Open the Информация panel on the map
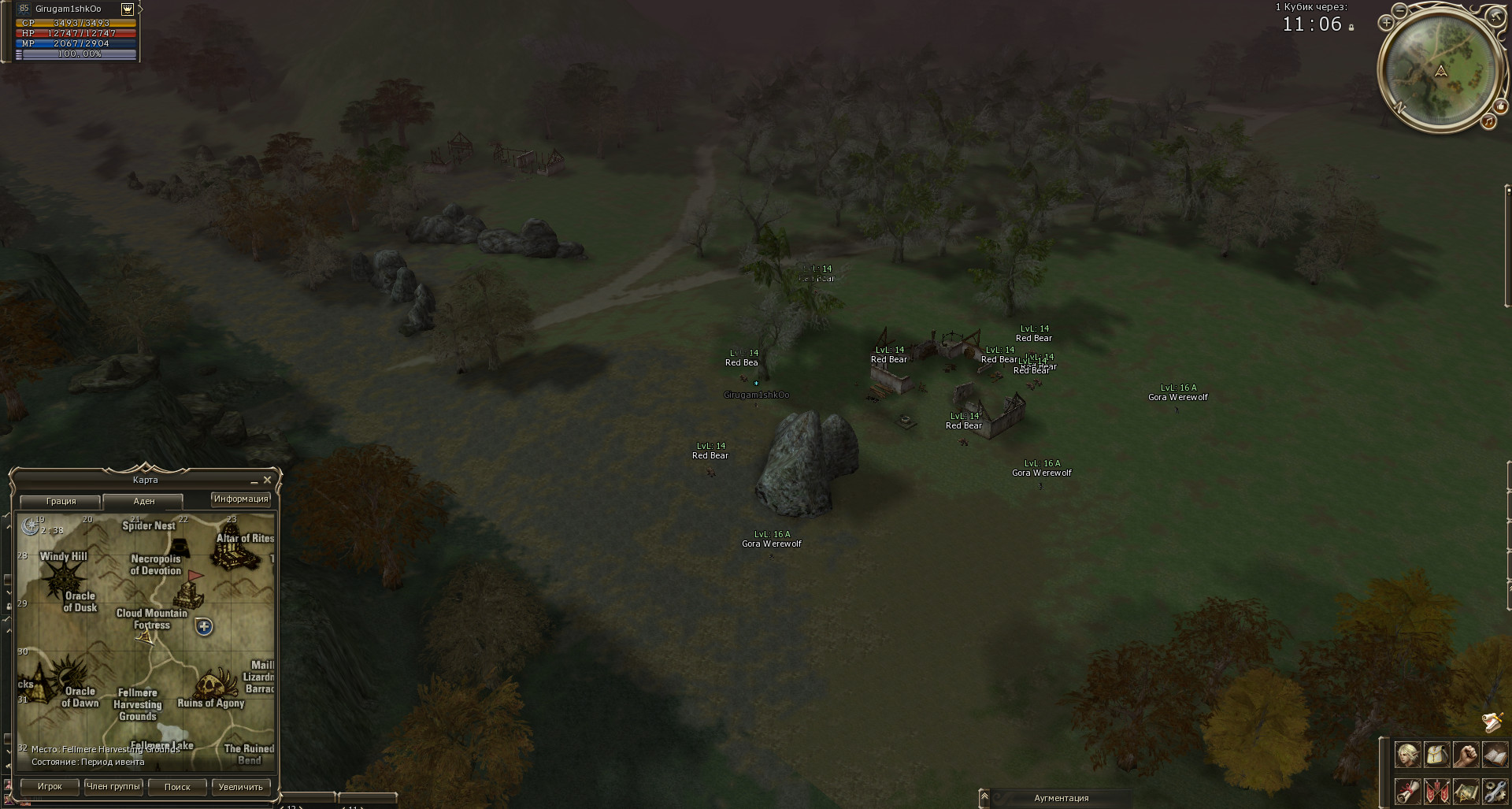Viewport: 1512px width, 809px height. (241, 499)
